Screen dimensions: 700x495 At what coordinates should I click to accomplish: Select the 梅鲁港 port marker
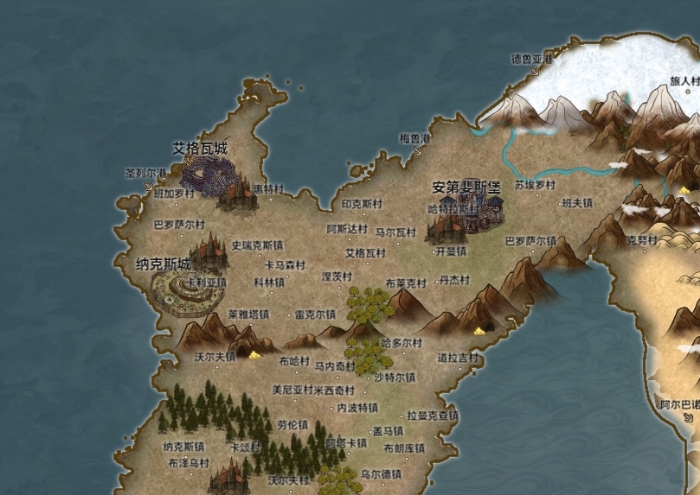pos(414,137)
